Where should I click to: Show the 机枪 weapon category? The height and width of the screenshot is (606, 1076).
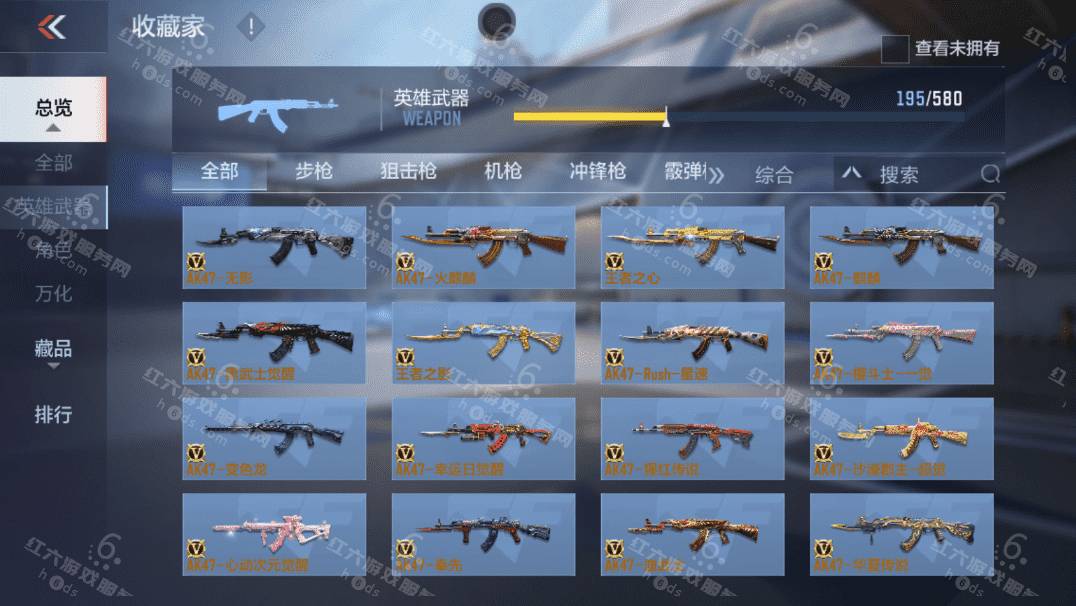(502, 171)
